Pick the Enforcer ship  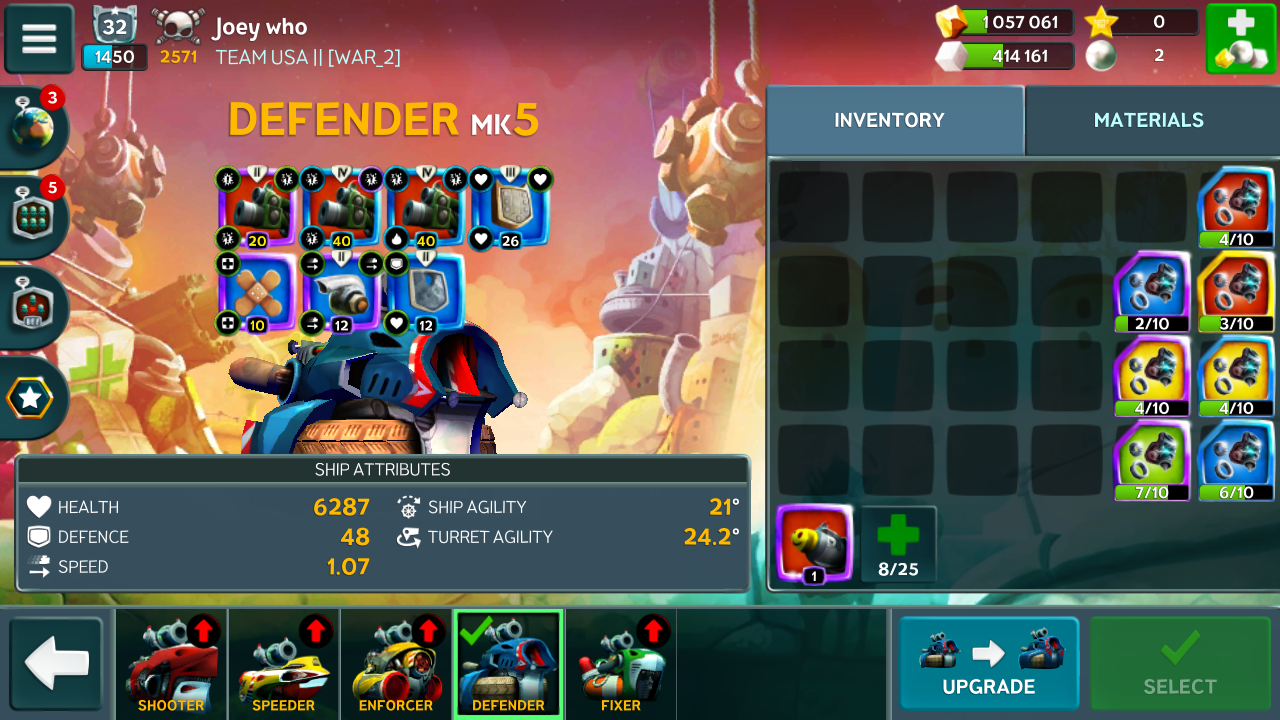coord(396,663)
